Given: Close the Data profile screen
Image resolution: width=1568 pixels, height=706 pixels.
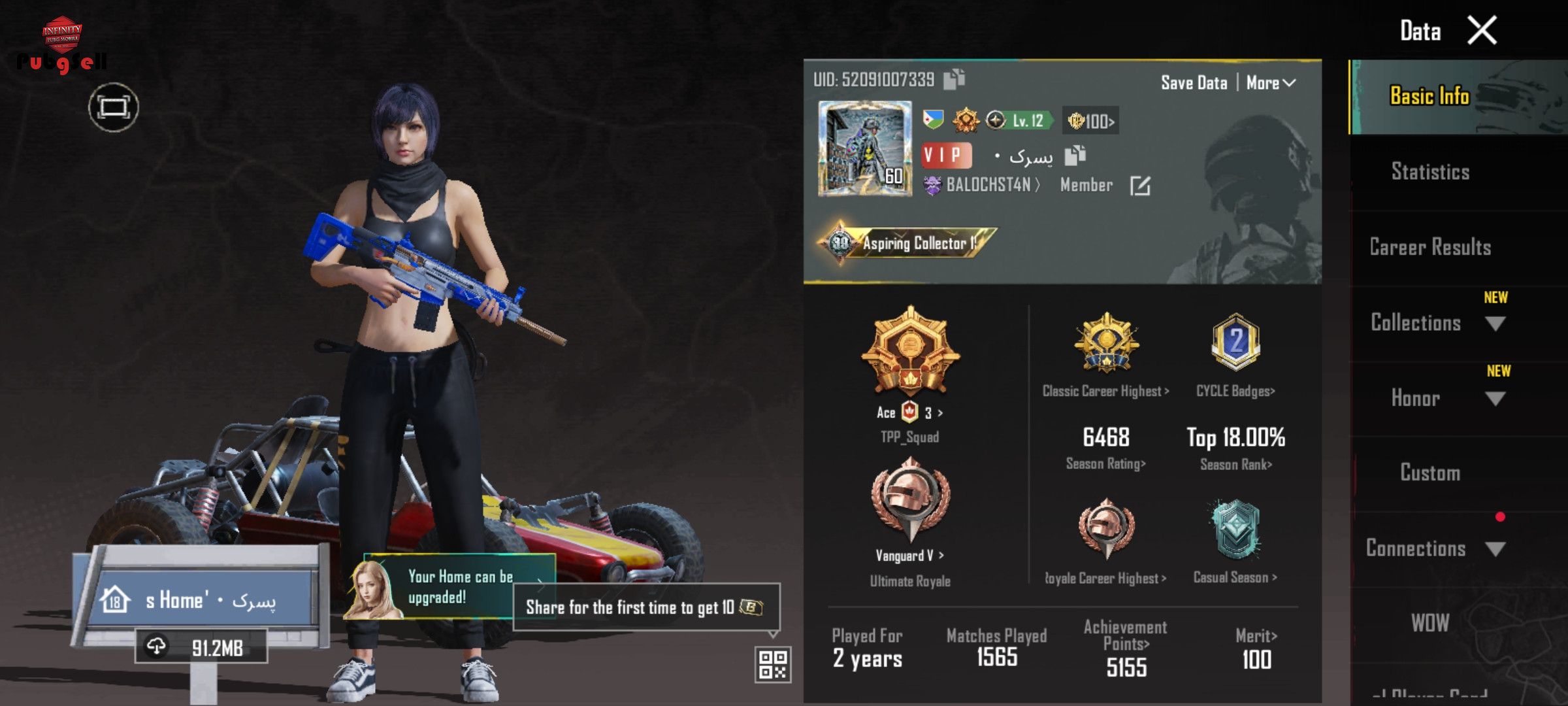Looking at the screenshot, I should (x=1482, y=31).
